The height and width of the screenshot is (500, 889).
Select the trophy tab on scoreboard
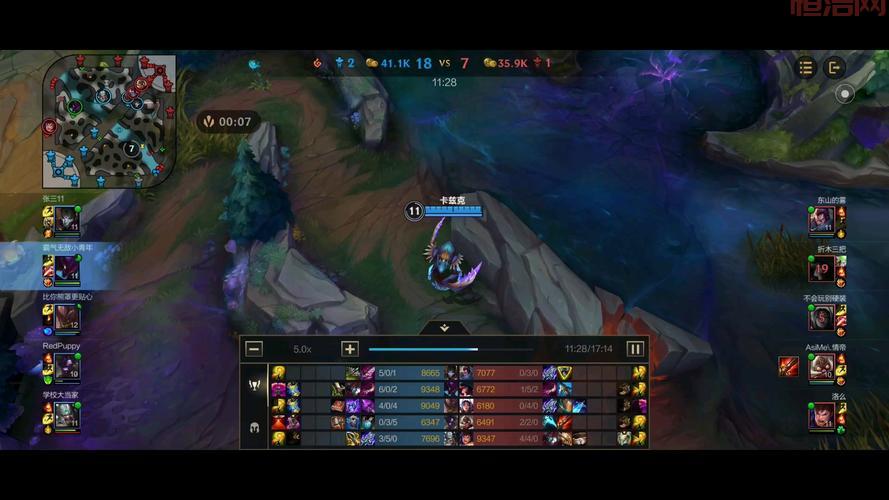254,386
